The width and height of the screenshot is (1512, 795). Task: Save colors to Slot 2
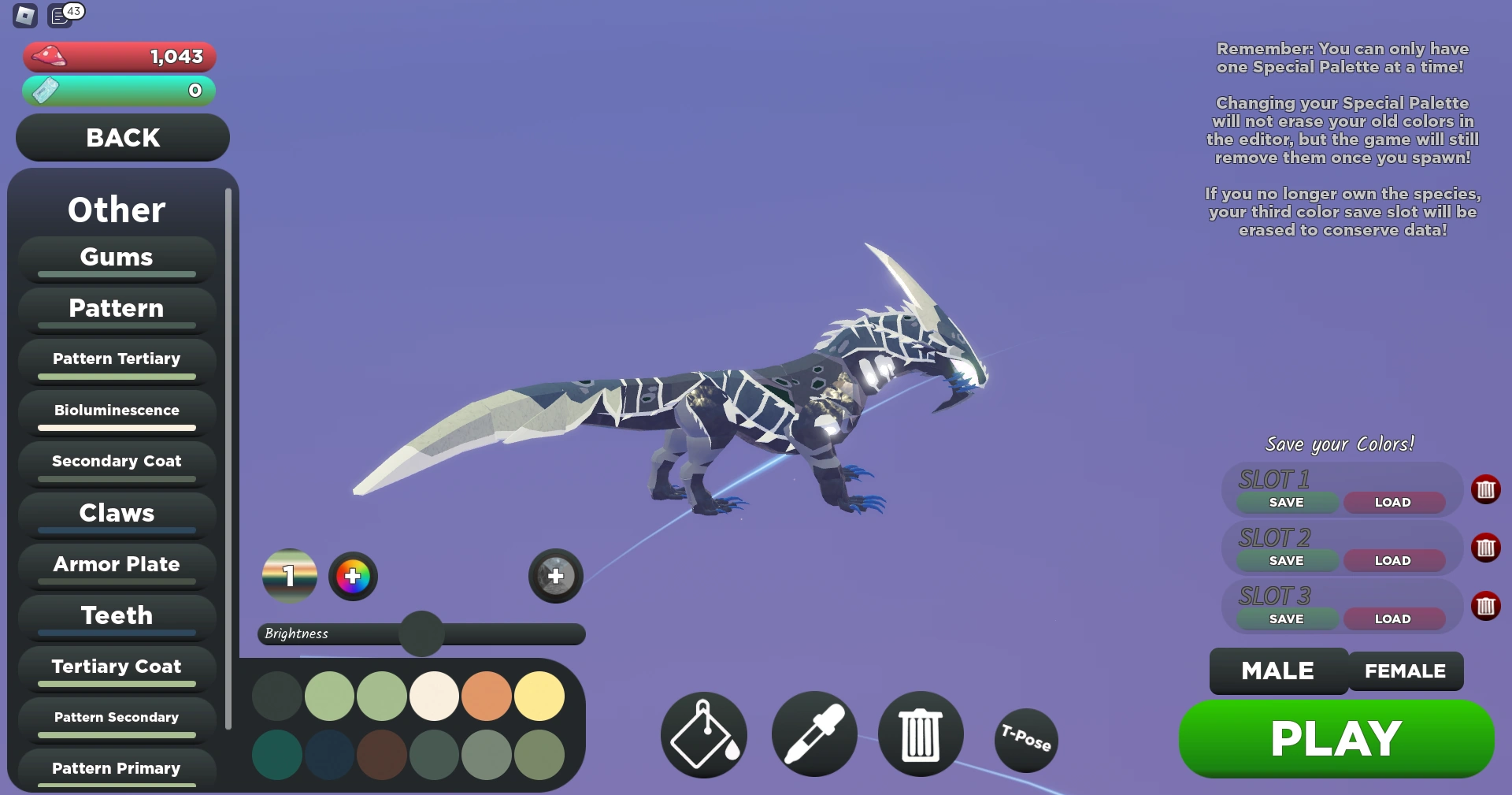pos(1284,560)
